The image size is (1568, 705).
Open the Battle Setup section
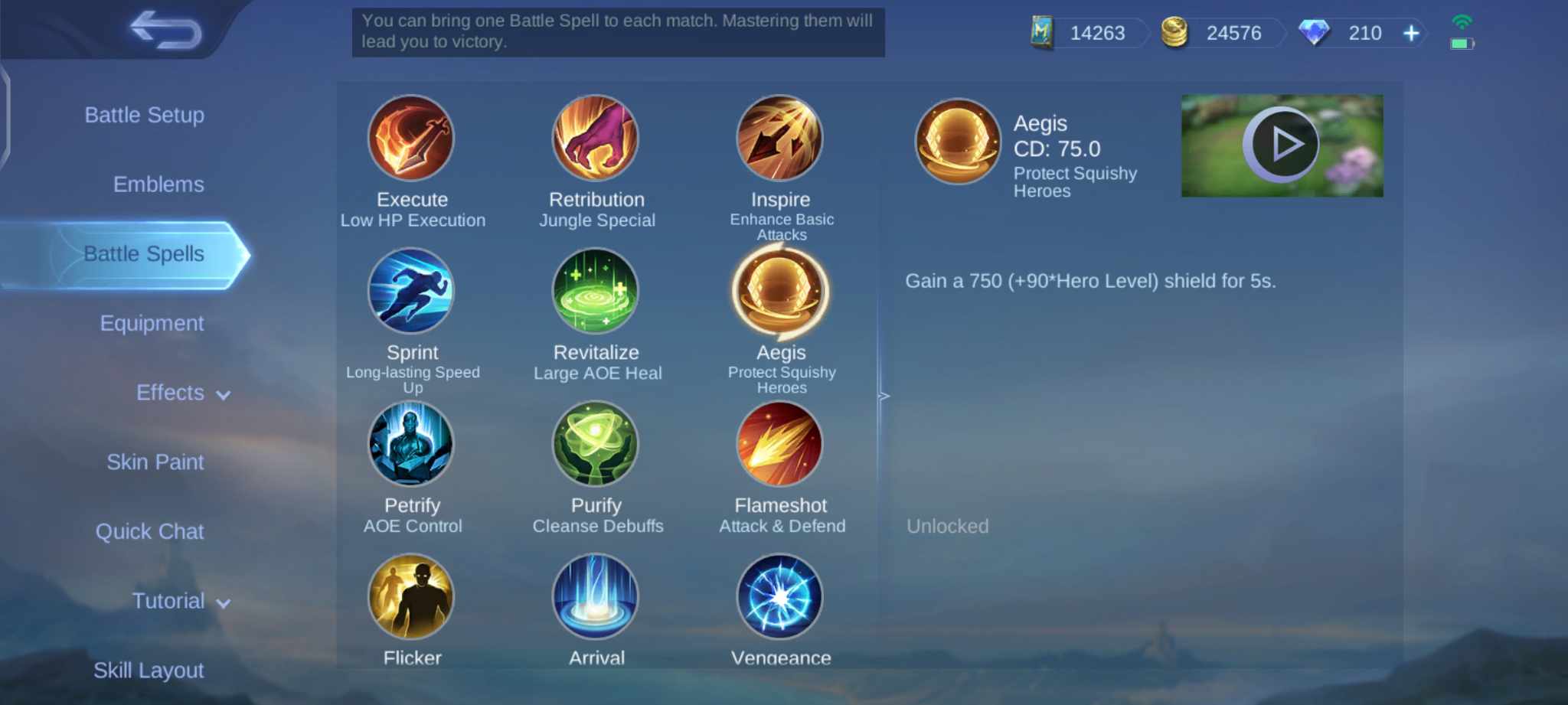click(x=145, y=115)
